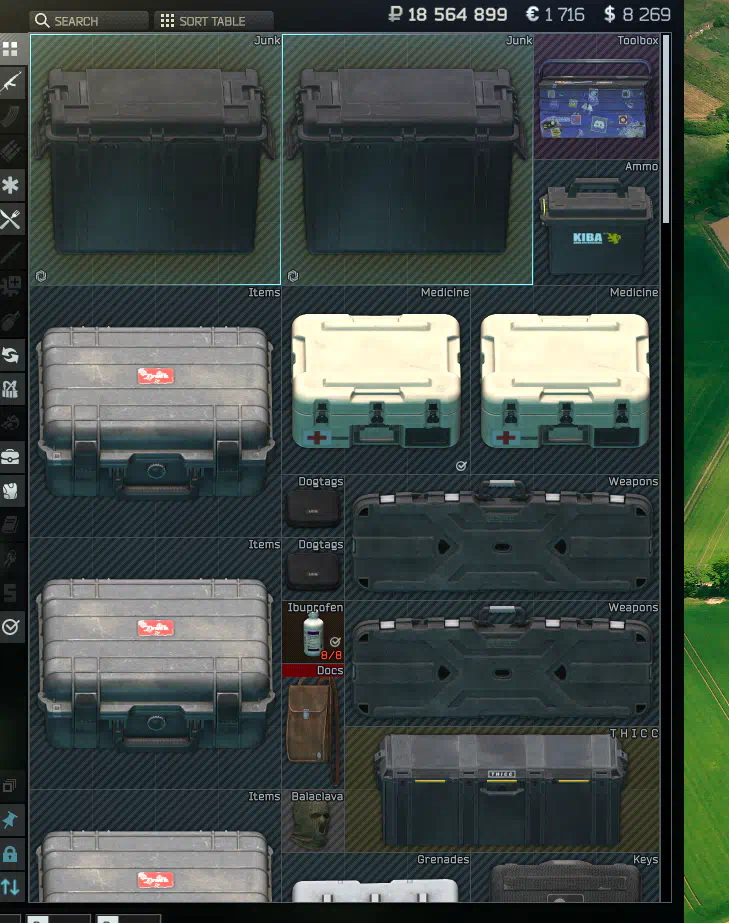This screenshot has width=729, height=923.
Task: Switch to the checkmark tasks filter tab
Action: coord(11,626)
